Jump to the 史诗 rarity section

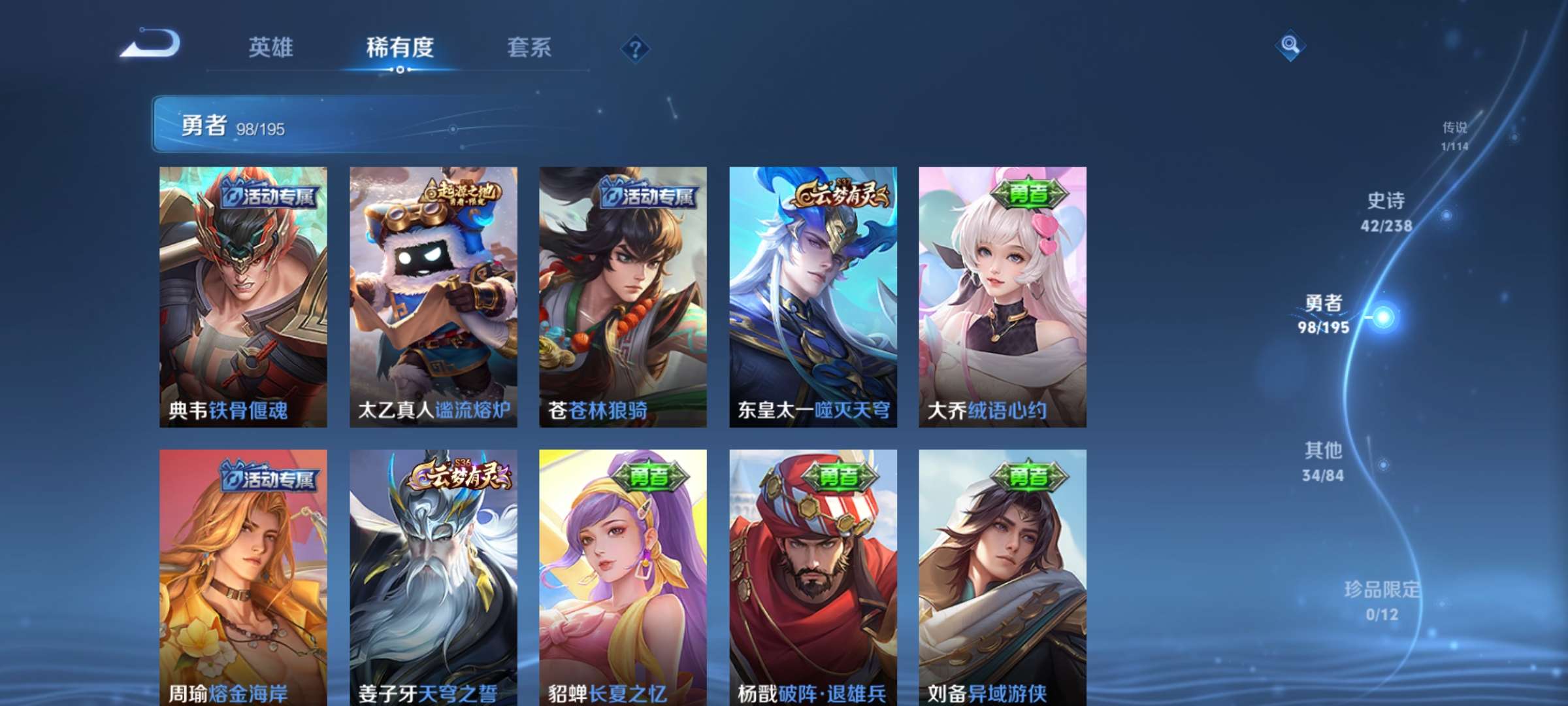coord(1386,212)
